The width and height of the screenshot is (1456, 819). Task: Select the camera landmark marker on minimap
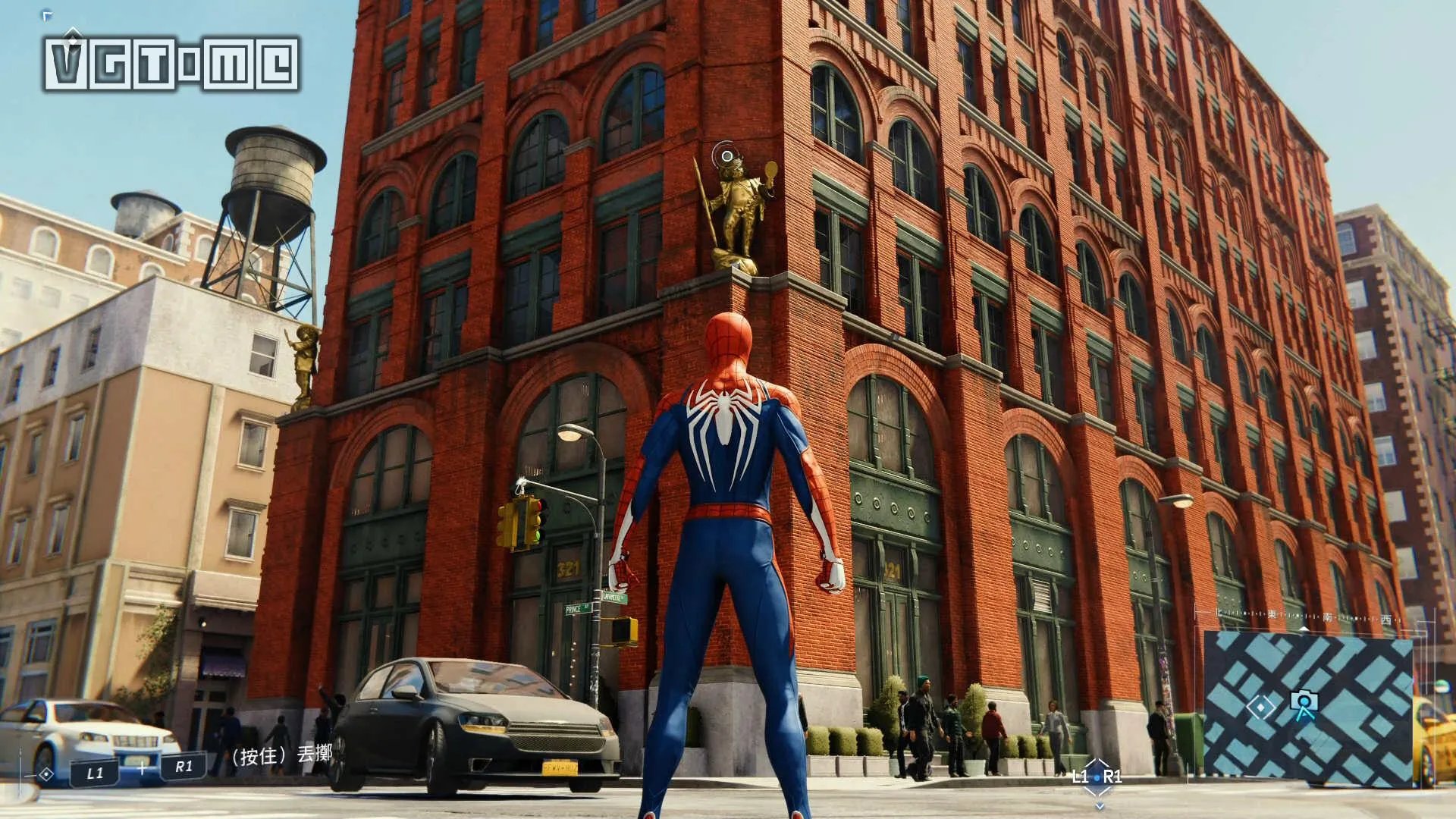click(x=1304, y=704)
